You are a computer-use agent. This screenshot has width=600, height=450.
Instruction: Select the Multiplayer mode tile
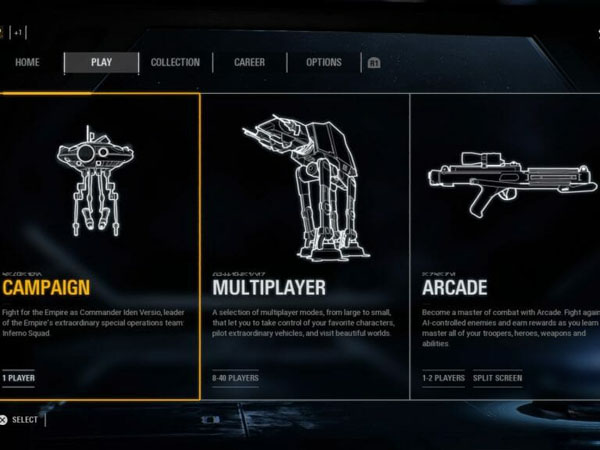coord(305,246)
